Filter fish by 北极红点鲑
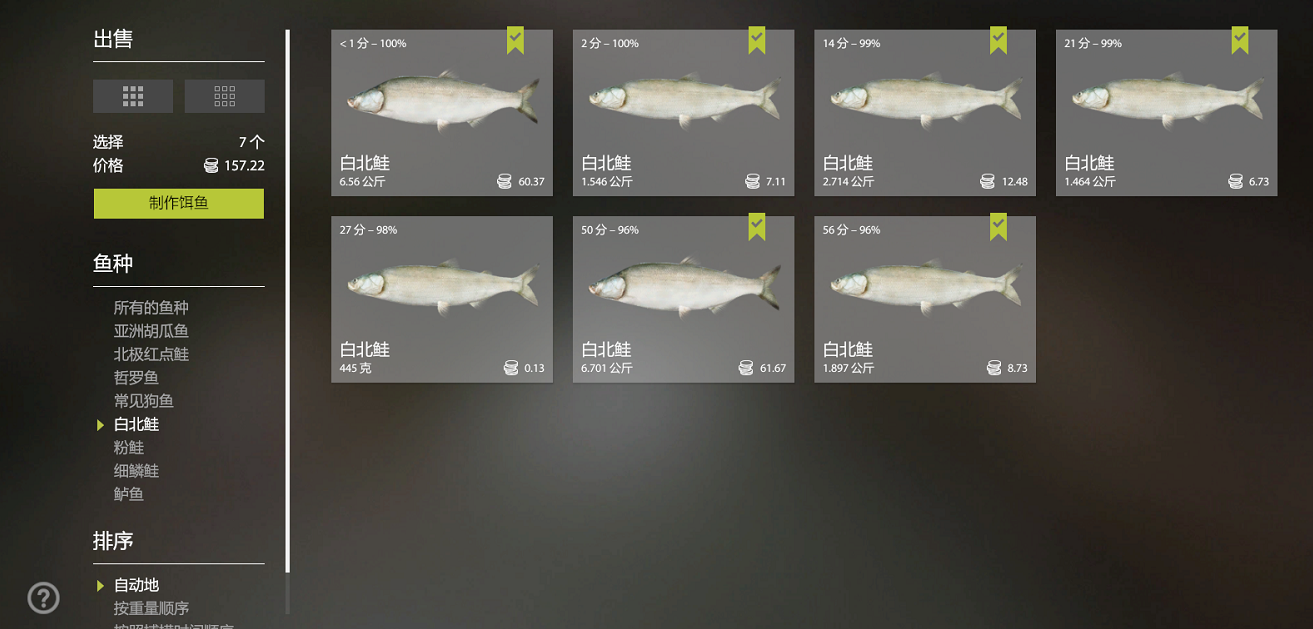Screen dimensions: 1313x629 coord(151,354)
